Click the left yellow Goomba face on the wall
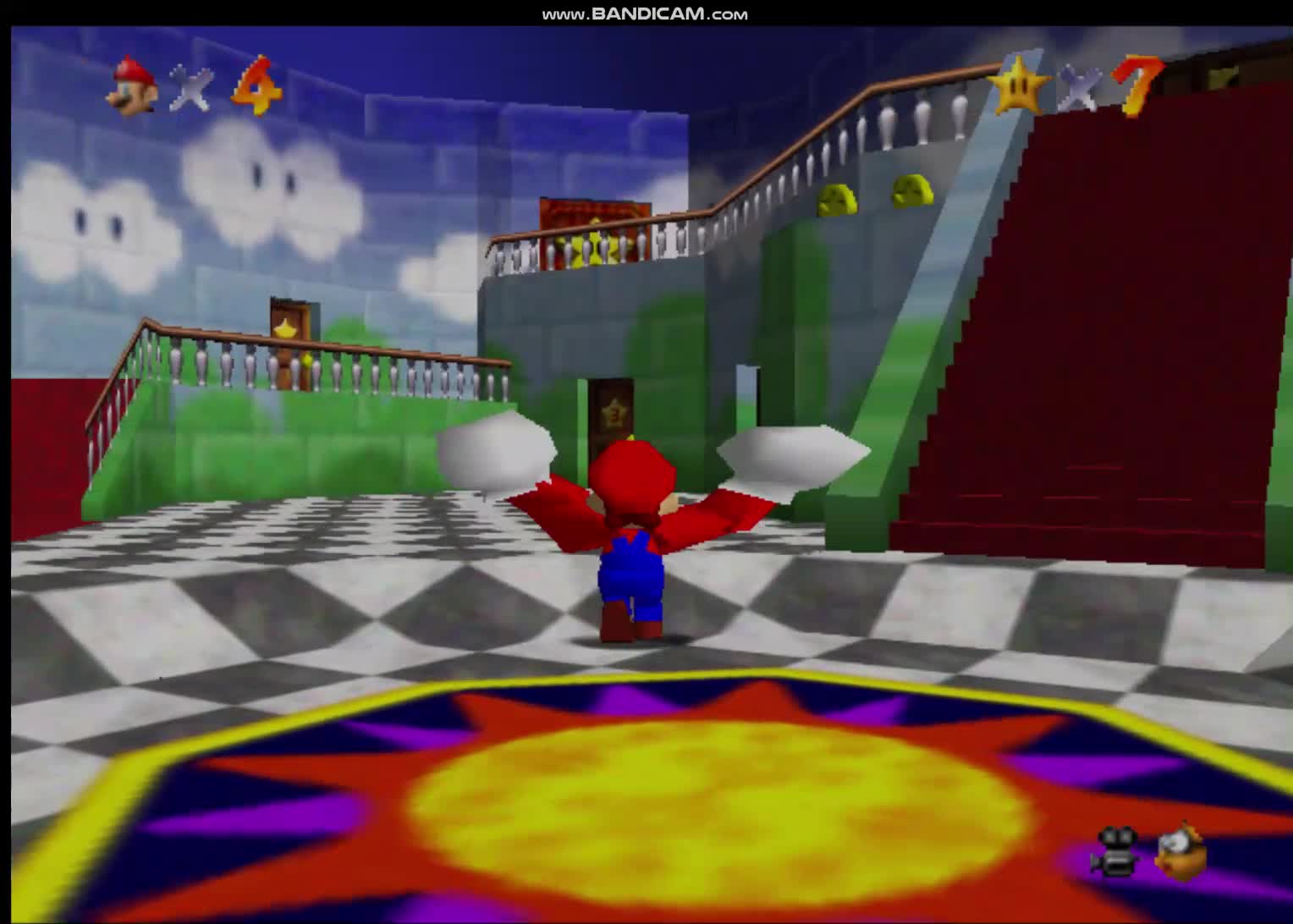 [836, 199]
